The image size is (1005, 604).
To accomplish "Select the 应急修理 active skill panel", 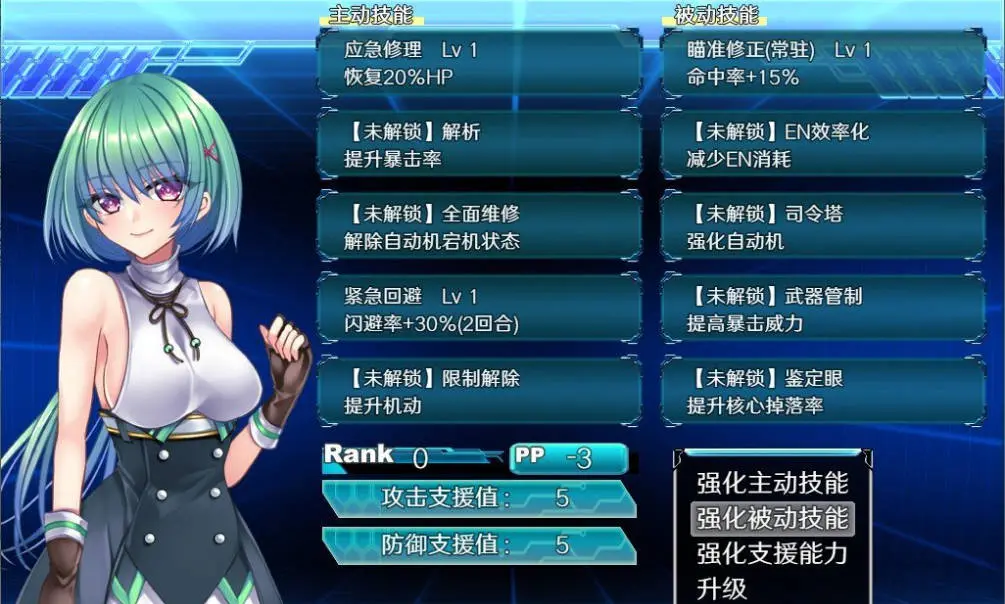I will coord(478,62).
